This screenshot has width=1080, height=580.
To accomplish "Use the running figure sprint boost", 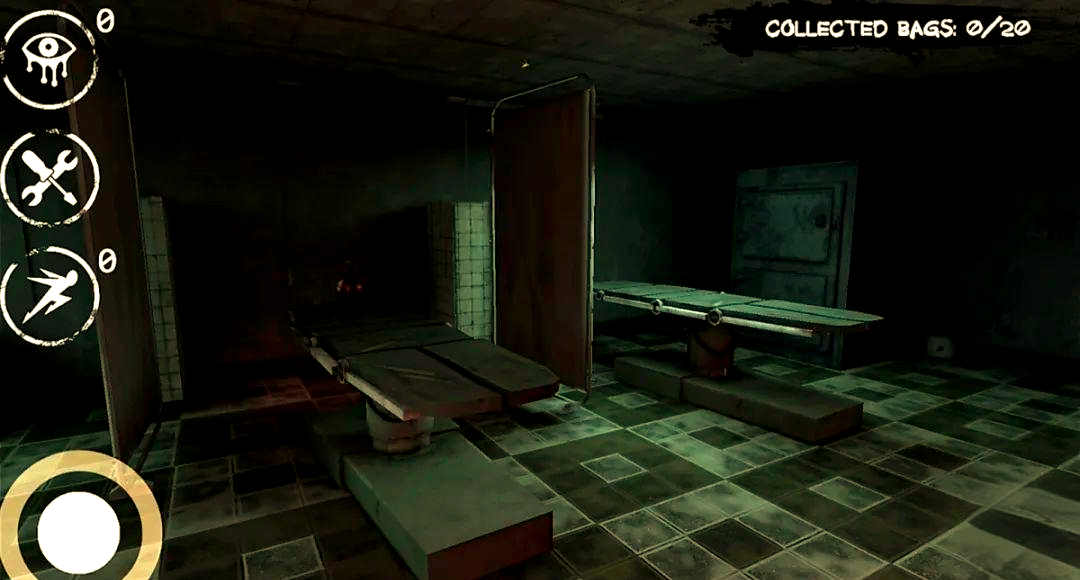I will point(50,295).
